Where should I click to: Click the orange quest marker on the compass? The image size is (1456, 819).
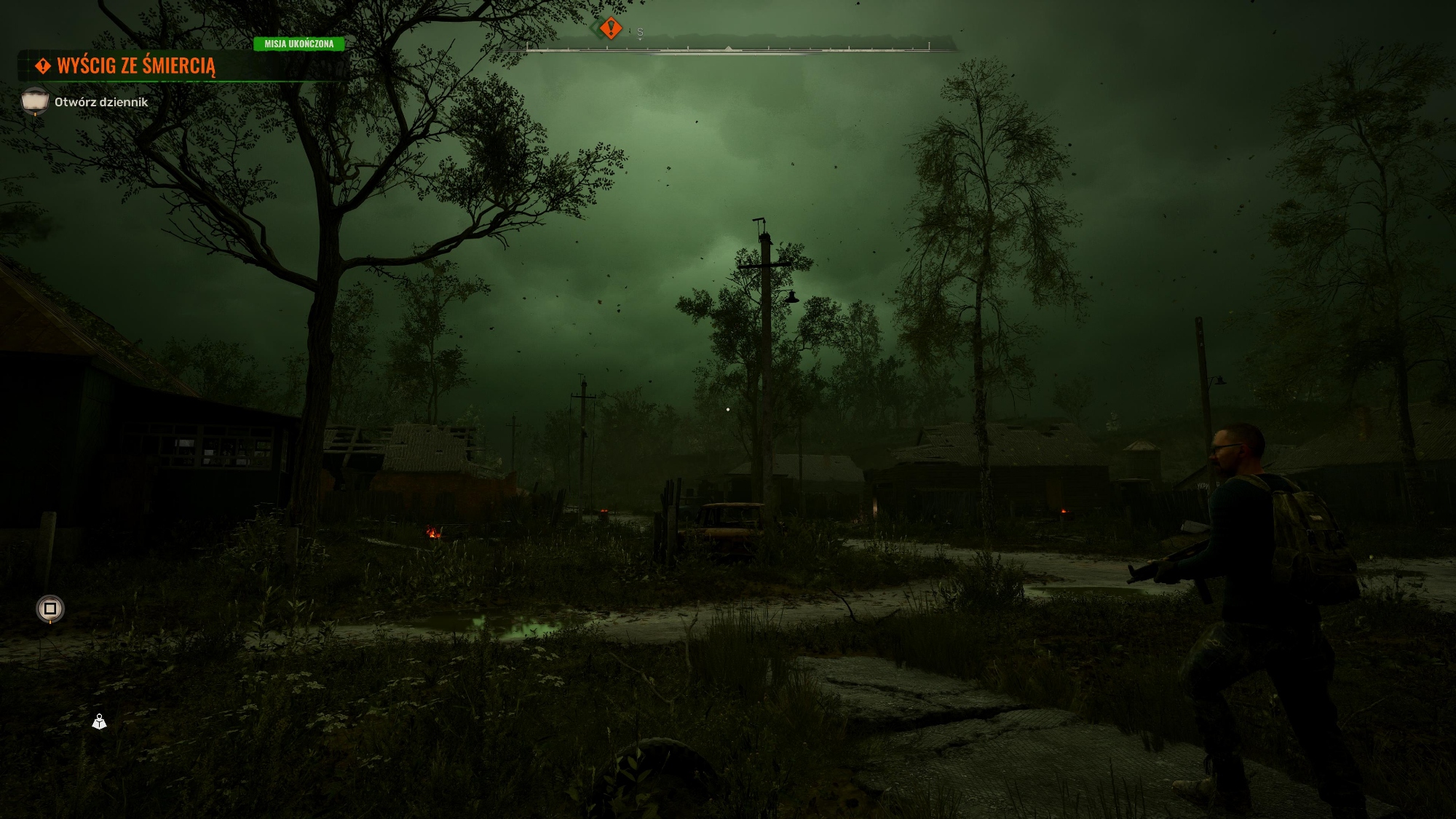611,28
